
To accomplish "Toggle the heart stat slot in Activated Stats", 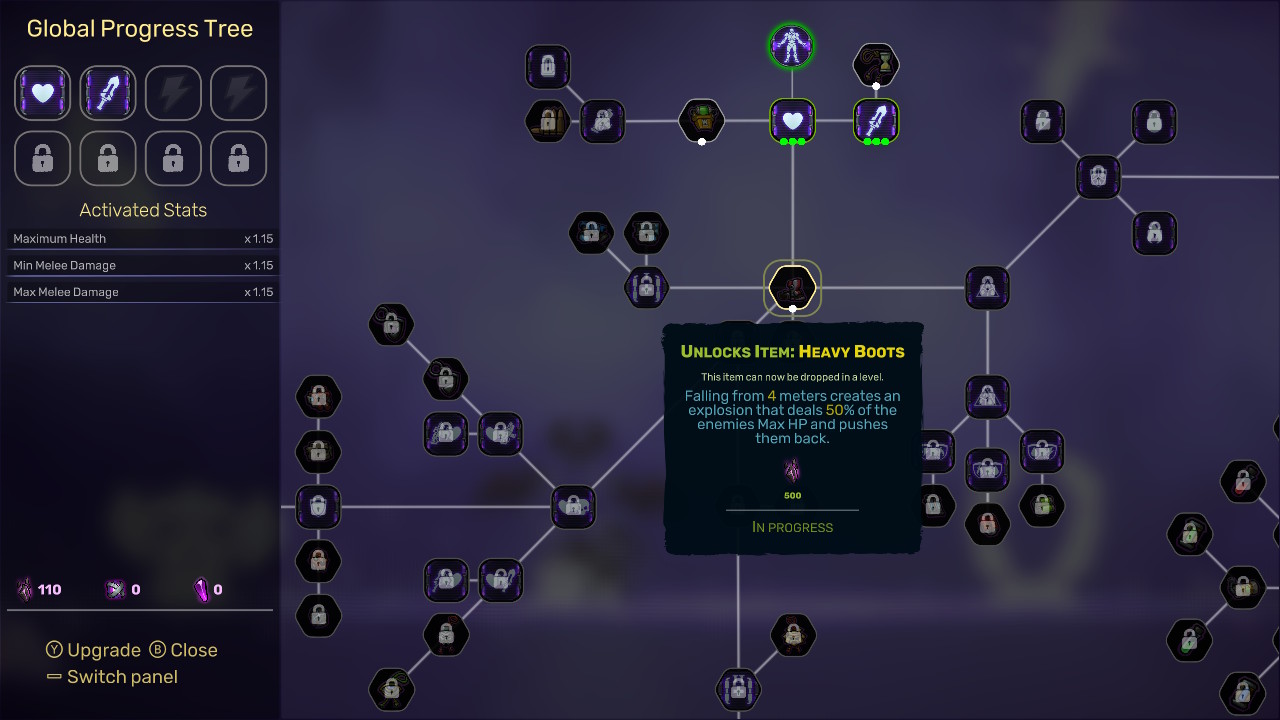I will [42, 93].
